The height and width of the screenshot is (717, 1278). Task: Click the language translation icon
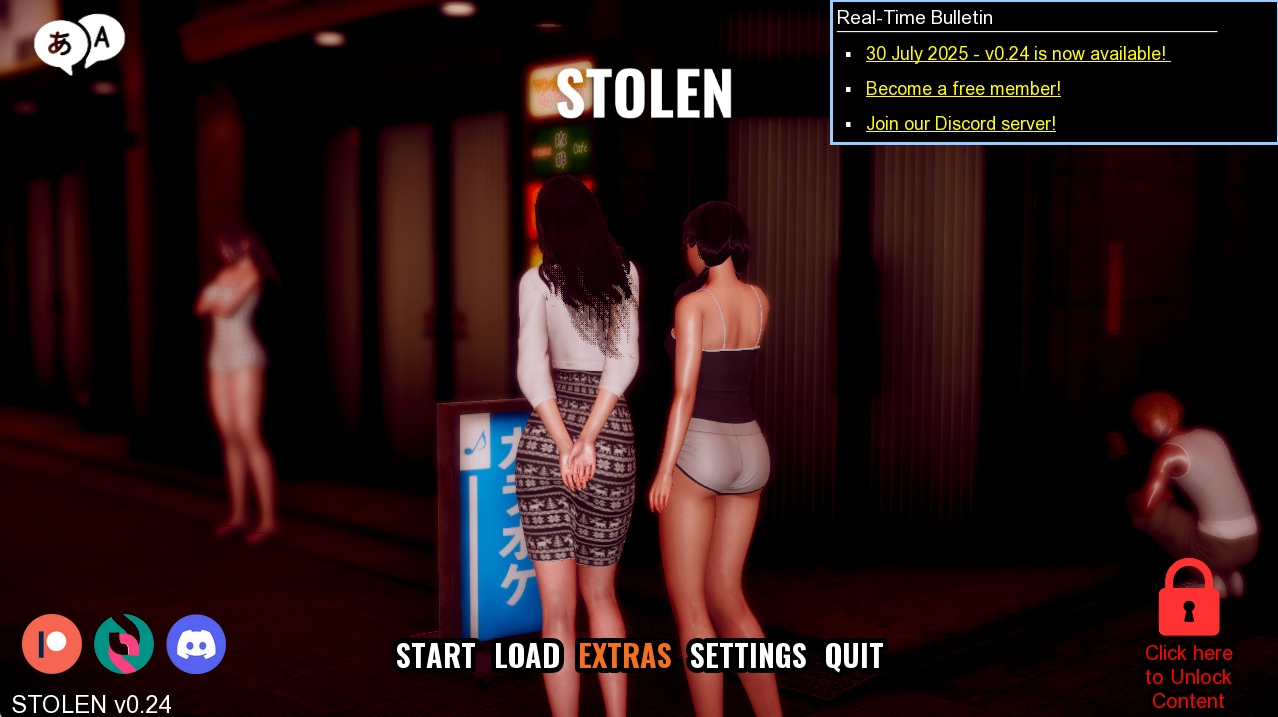tap(79, 44)
